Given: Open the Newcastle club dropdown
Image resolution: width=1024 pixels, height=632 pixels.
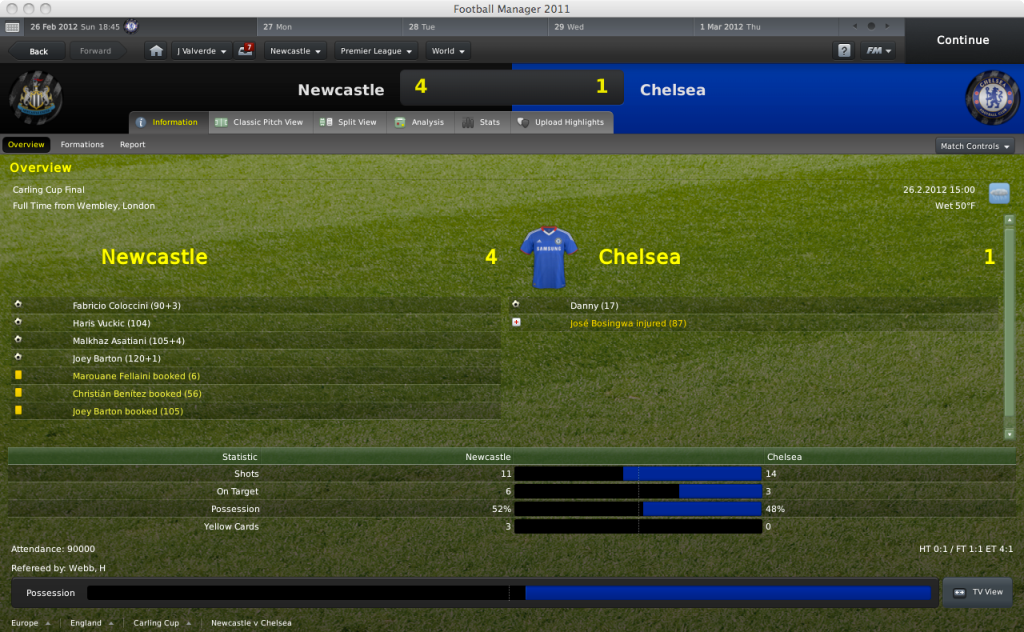Looking at the screenshot, I should click(296, 51).
